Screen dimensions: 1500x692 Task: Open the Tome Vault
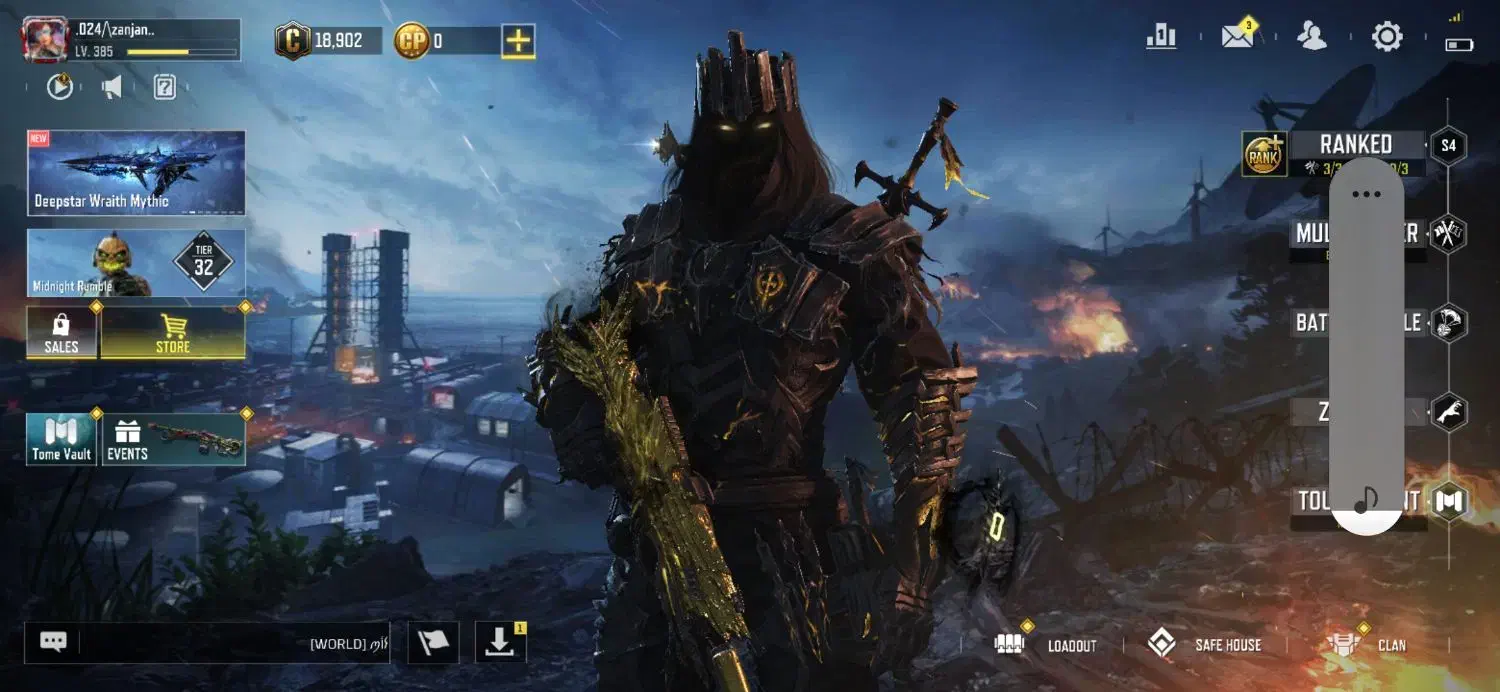(x=62, y=440)
